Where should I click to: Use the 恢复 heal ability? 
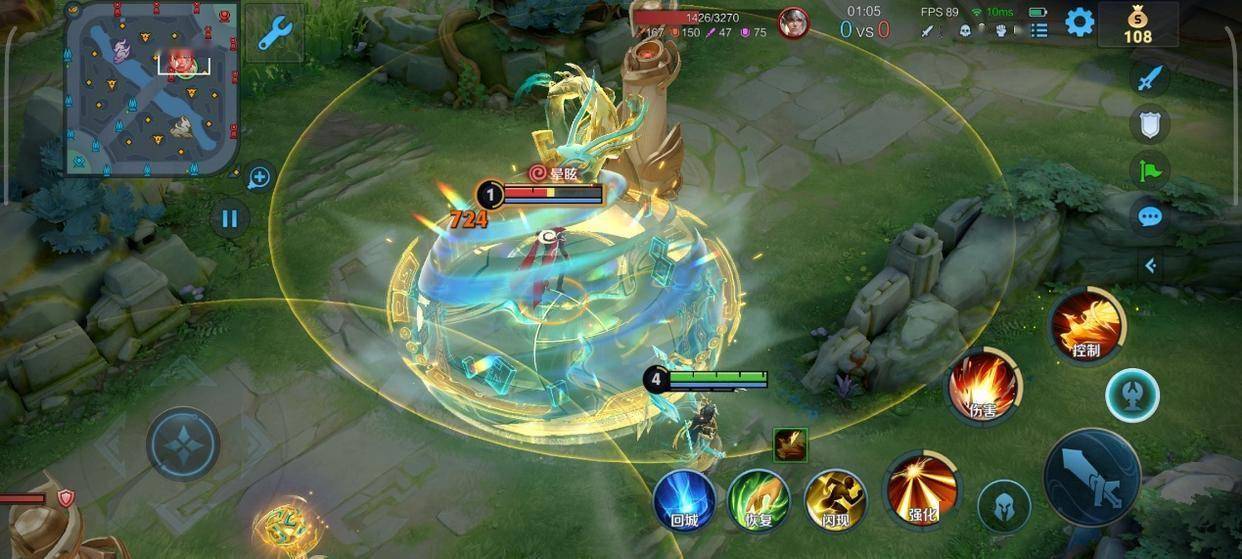759,499
